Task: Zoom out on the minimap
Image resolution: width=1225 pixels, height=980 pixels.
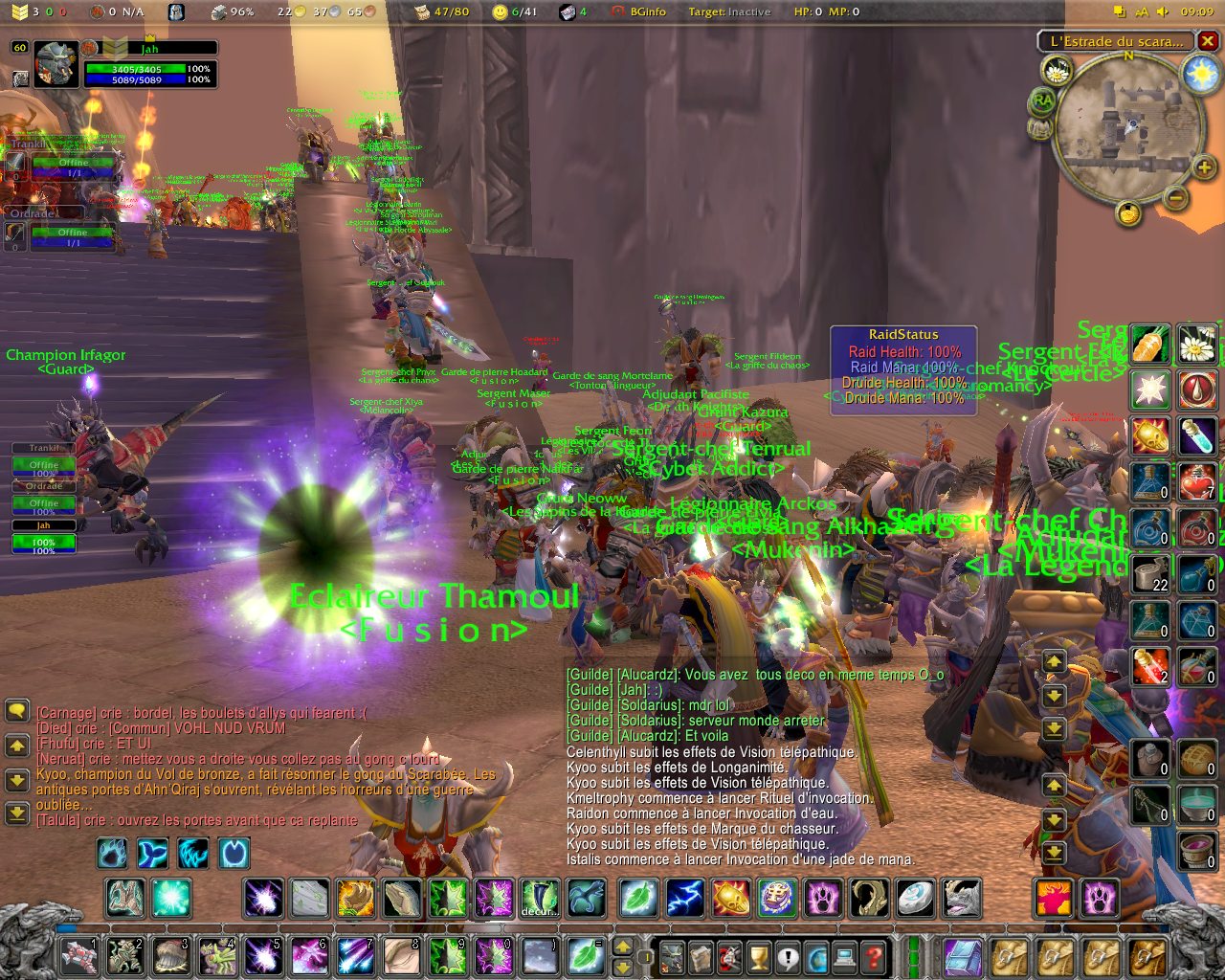Action: coord(1176,198)
